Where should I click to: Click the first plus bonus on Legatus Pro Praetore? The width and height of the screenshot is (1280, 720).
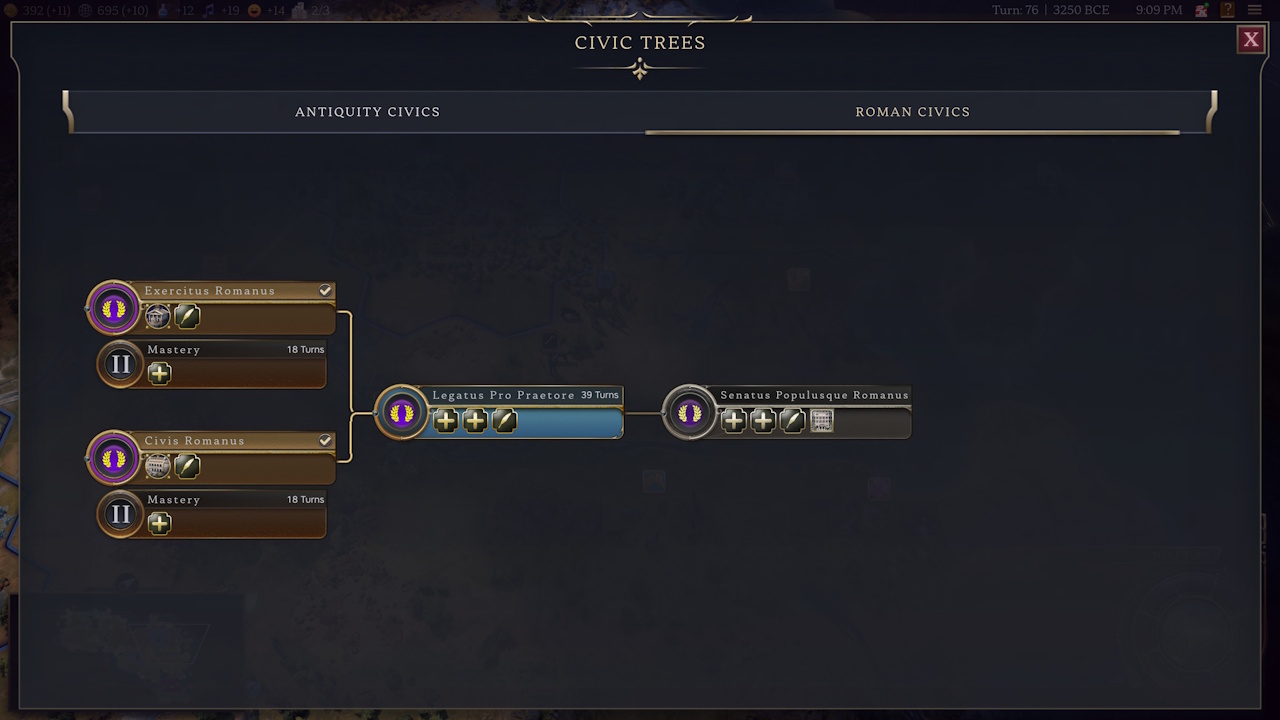pyautogui.click(x=446, y=421)
